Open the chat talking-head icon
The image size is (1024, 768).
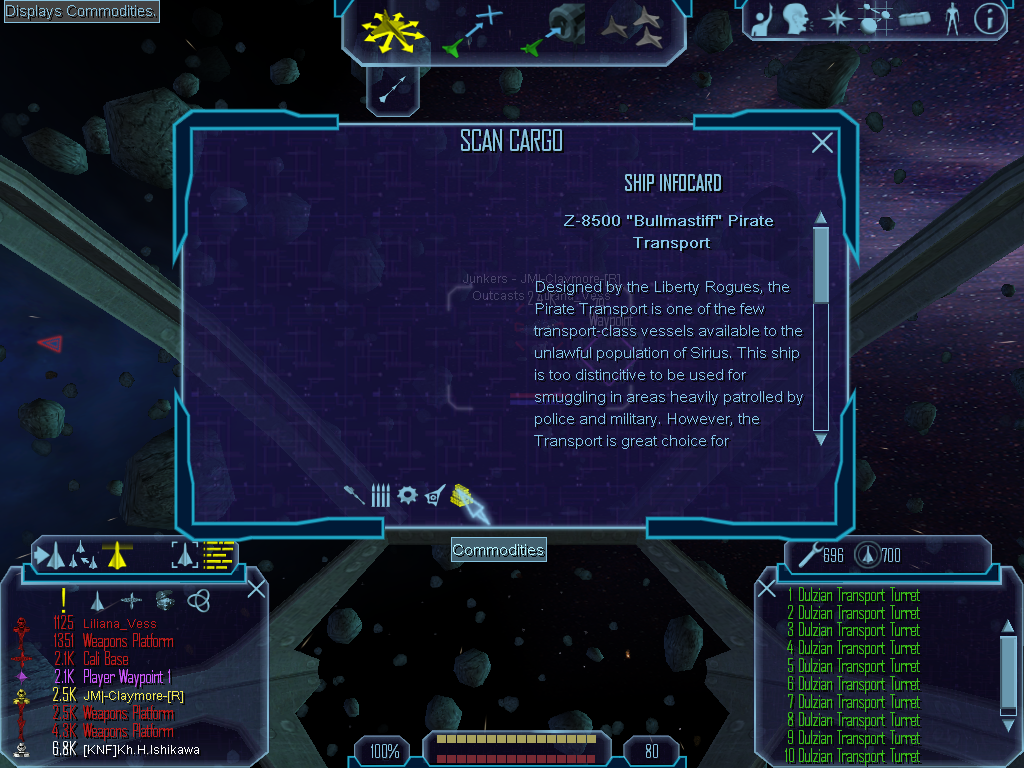pos(796,19)
